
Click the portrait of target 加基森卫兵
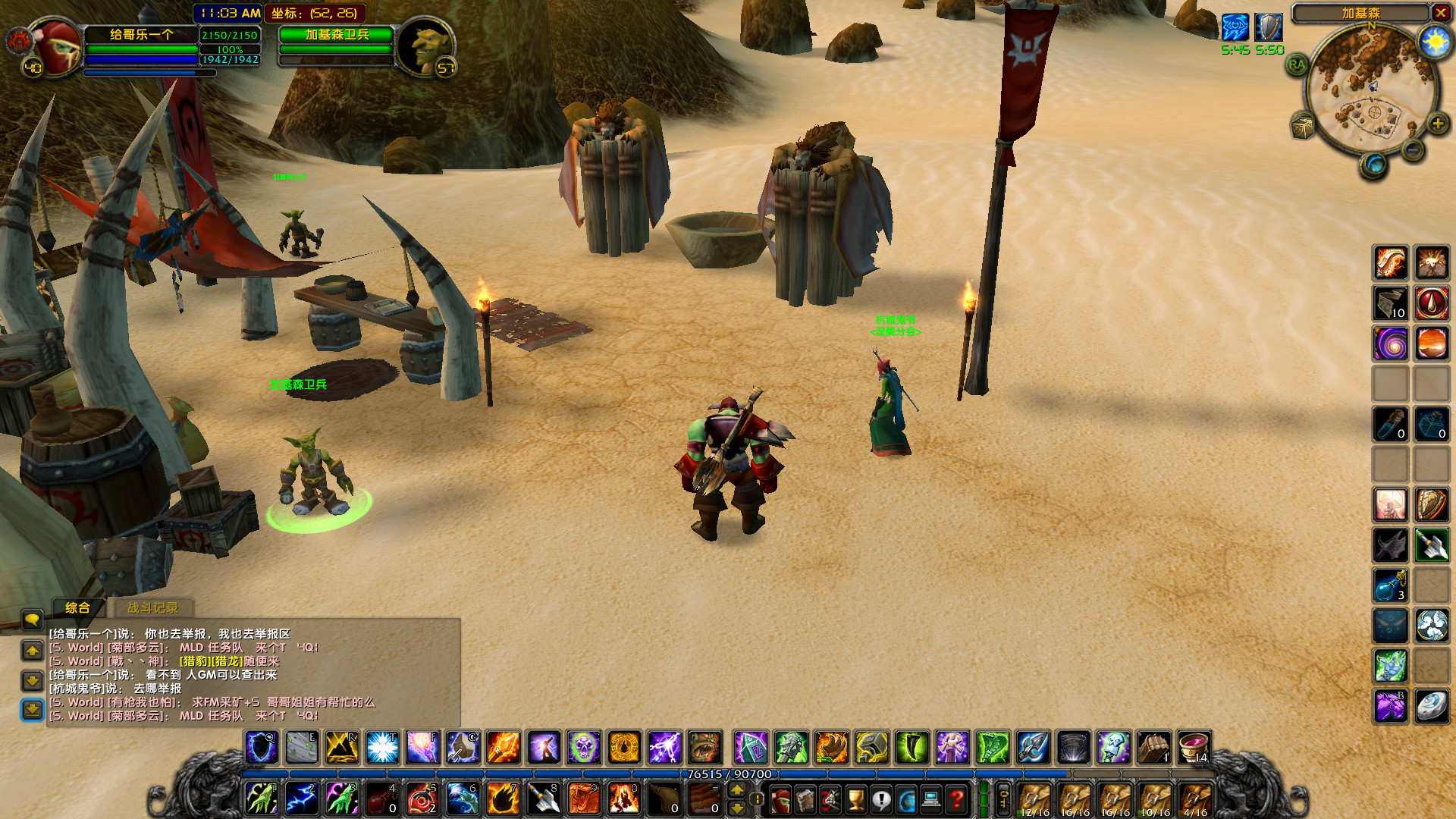pos(428,47)
